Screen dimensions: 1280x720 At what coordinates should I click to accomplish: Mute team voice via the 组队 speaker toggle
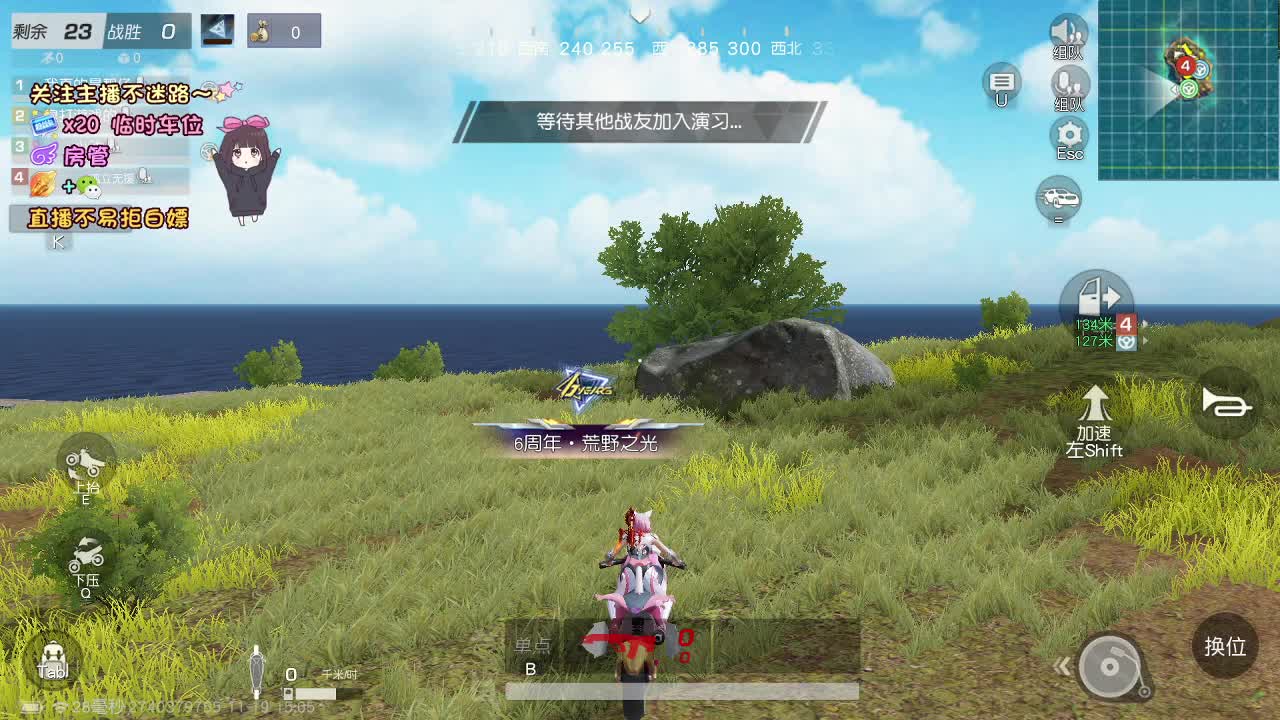(1068, 32)
